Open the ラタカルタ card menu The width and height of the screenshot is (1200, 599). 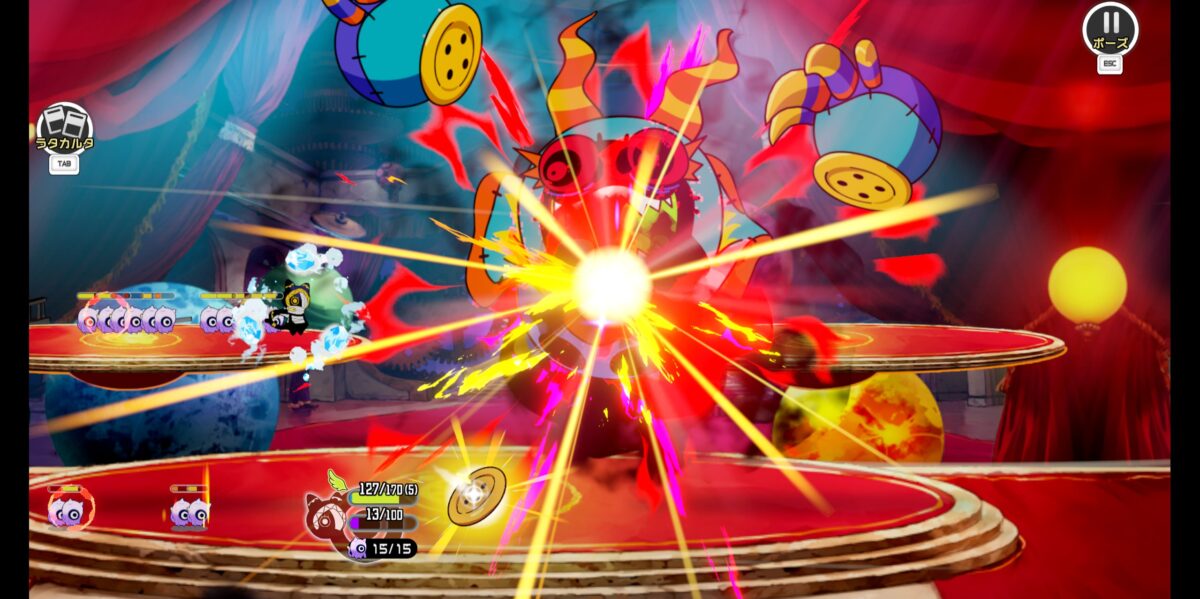click(64, 130)
